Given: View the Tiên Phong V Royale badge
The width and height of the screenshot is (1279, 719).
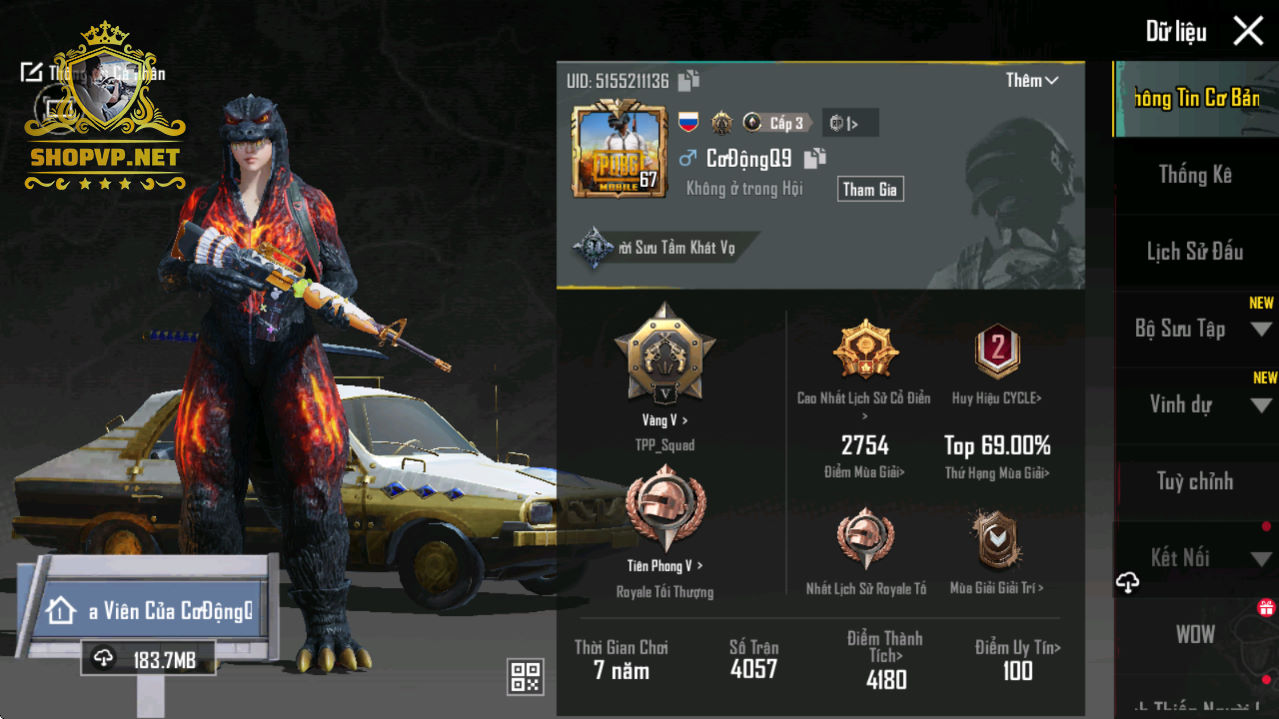Looking at the screenshot, I should pos(664,510).
